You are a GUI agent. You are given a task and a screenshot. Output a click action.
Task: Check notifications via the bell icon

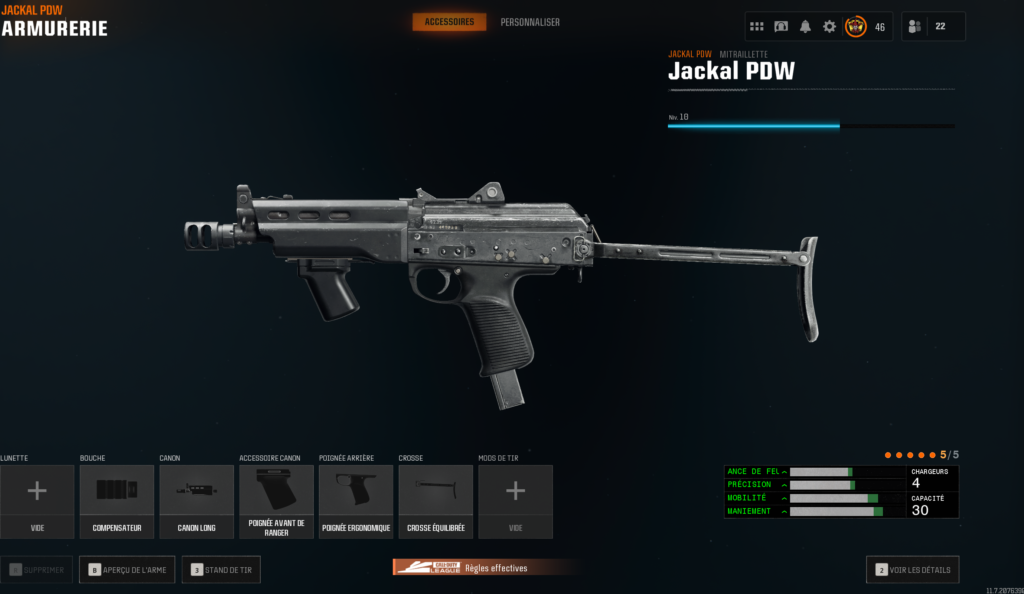[x=805, y=27]
